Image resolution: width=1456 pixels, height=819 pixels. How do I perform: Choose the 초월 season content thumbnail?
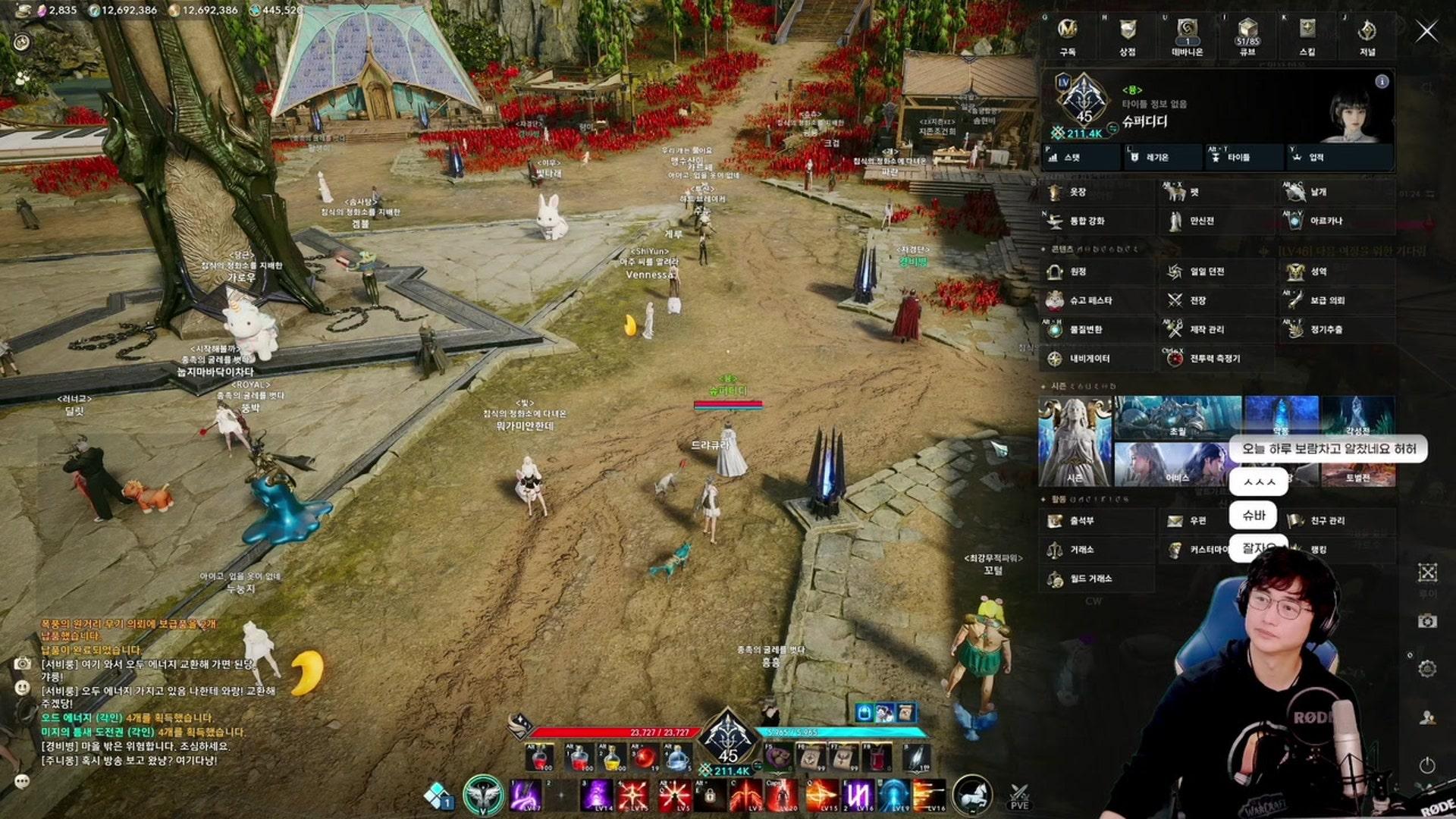1177,417
